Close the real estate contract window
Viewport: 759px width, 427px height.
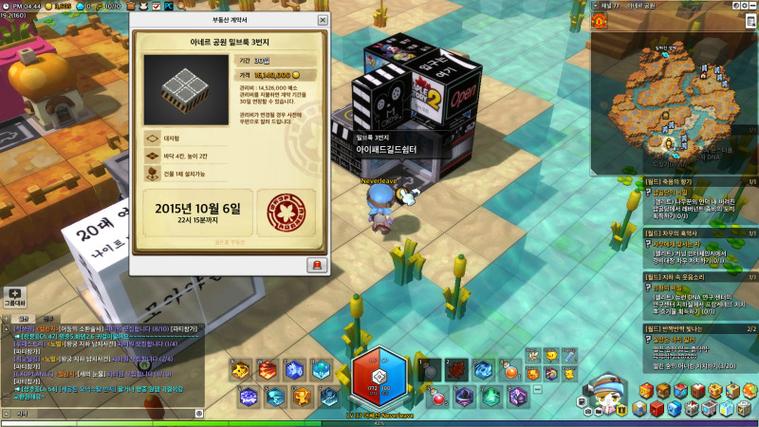click(x=323, y=20)
